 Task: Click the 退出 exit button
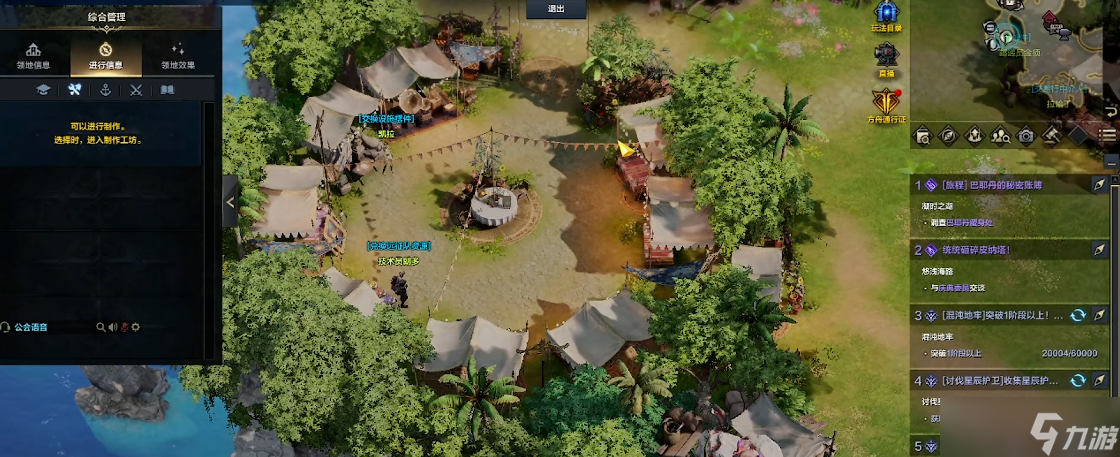tap(556, 9)
